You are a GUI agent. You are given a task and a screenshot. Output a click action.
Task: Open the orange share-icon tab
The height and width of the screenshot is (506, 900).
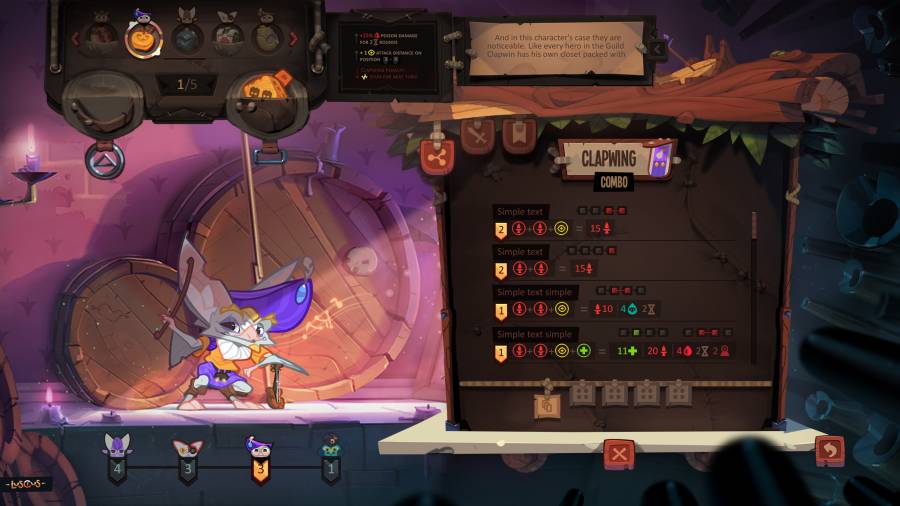point(437,156)
